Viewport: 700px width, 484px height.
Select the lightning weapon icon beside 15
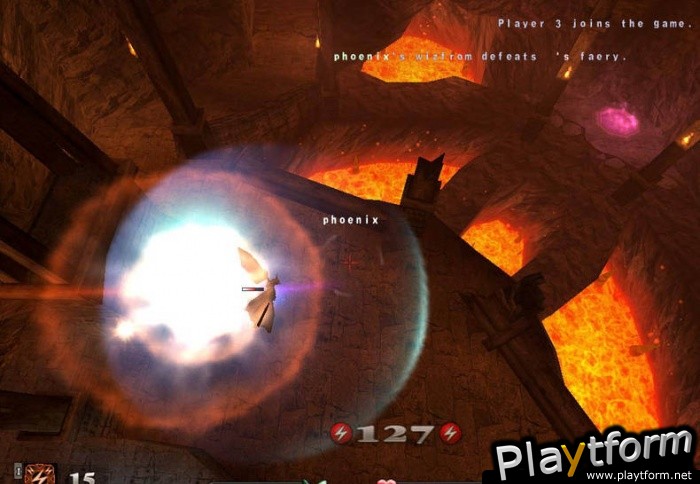coord(41,474)
